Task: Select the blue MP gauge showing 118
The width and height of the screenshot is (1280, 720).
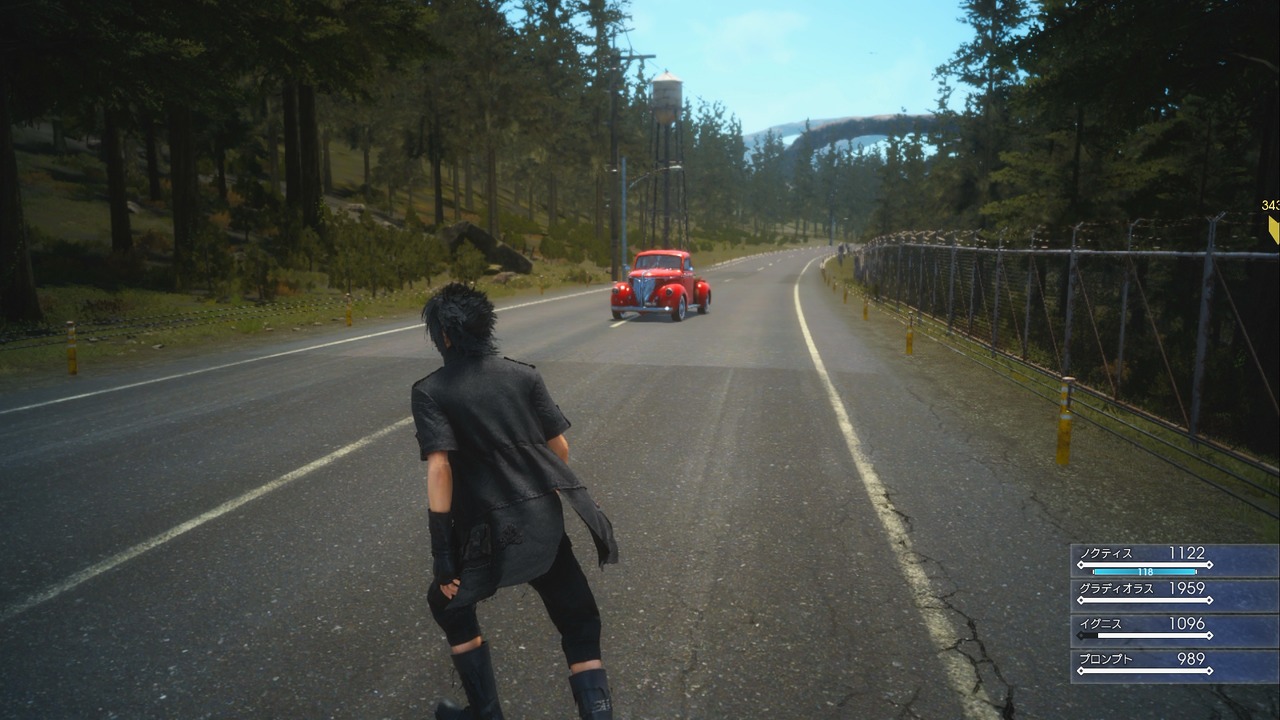Action: tap(1145, 572)
